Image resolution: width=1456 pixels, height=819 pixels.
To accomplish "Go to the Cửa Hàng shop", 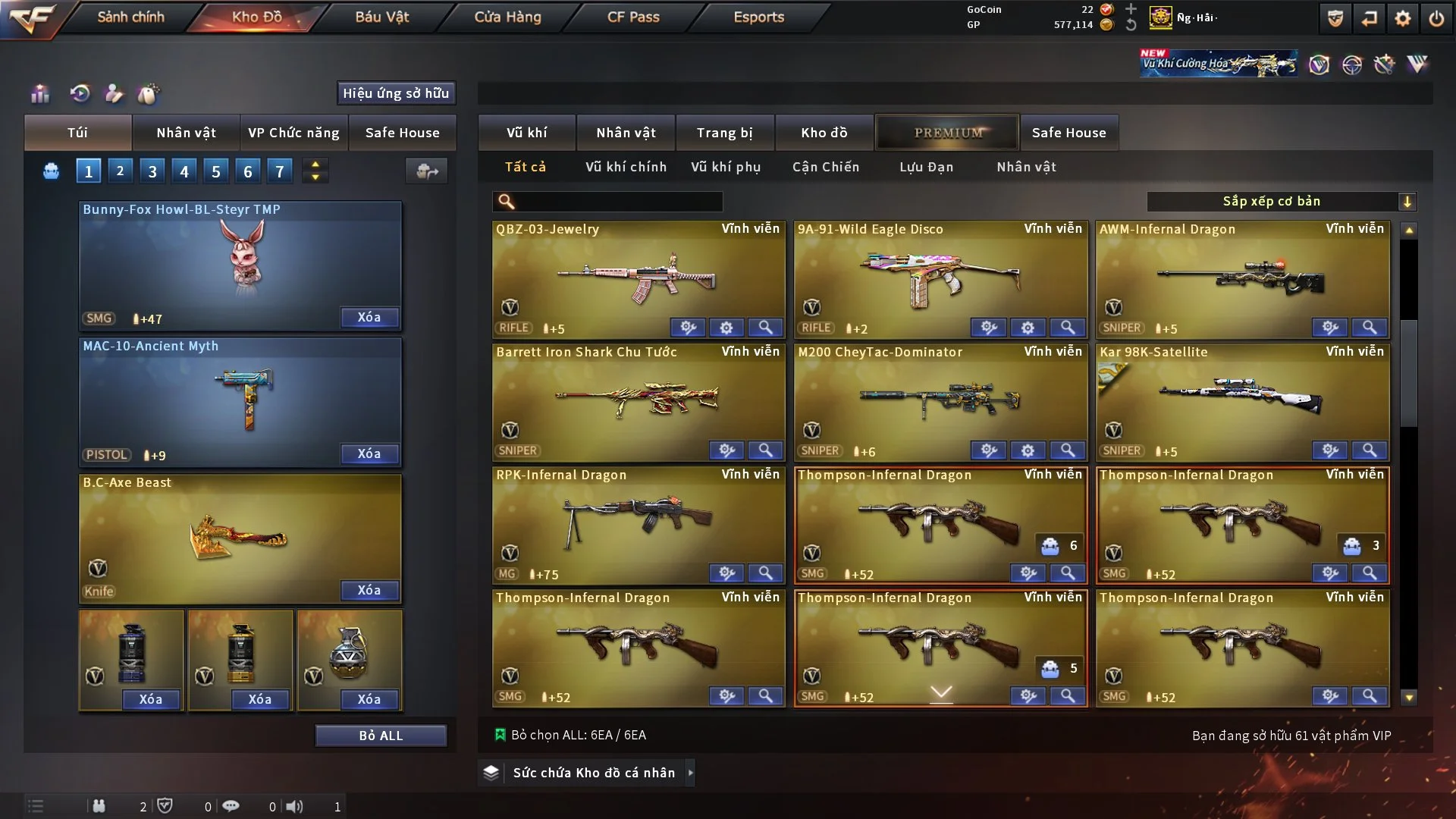I will click(507, 17).
